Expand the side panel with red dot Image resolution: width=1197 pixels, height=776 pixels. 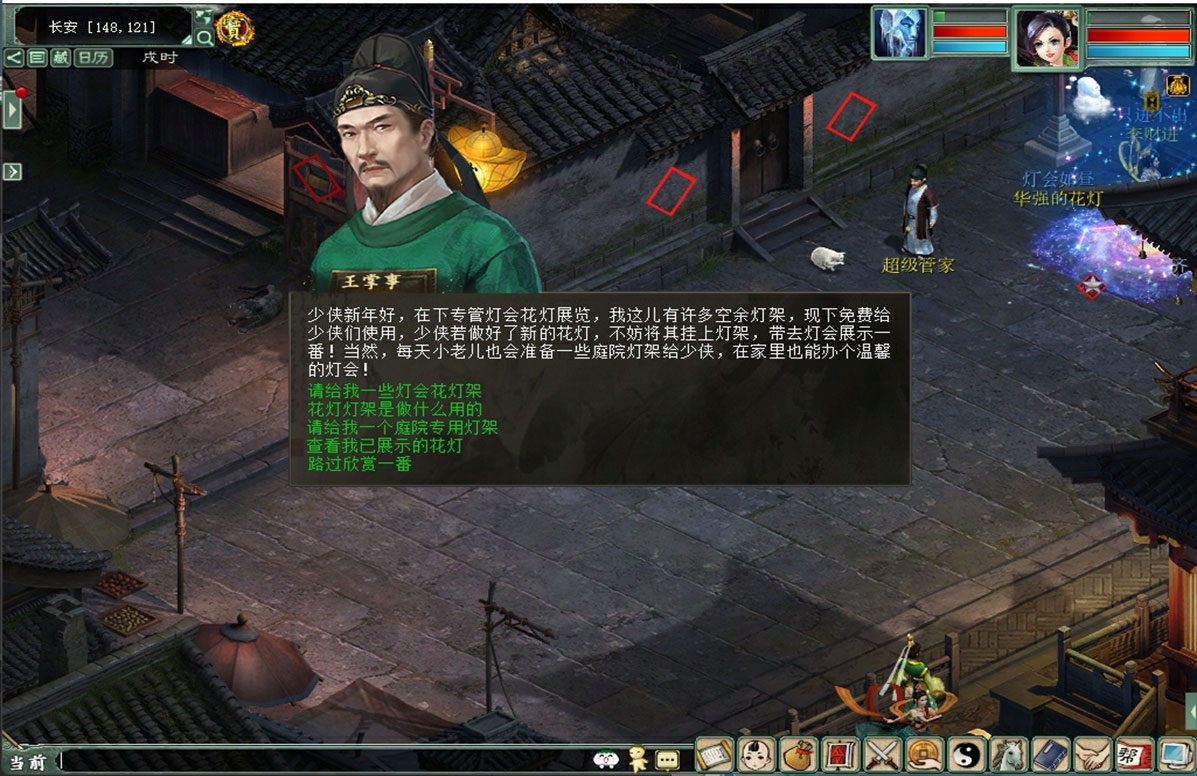coord(12,108)
